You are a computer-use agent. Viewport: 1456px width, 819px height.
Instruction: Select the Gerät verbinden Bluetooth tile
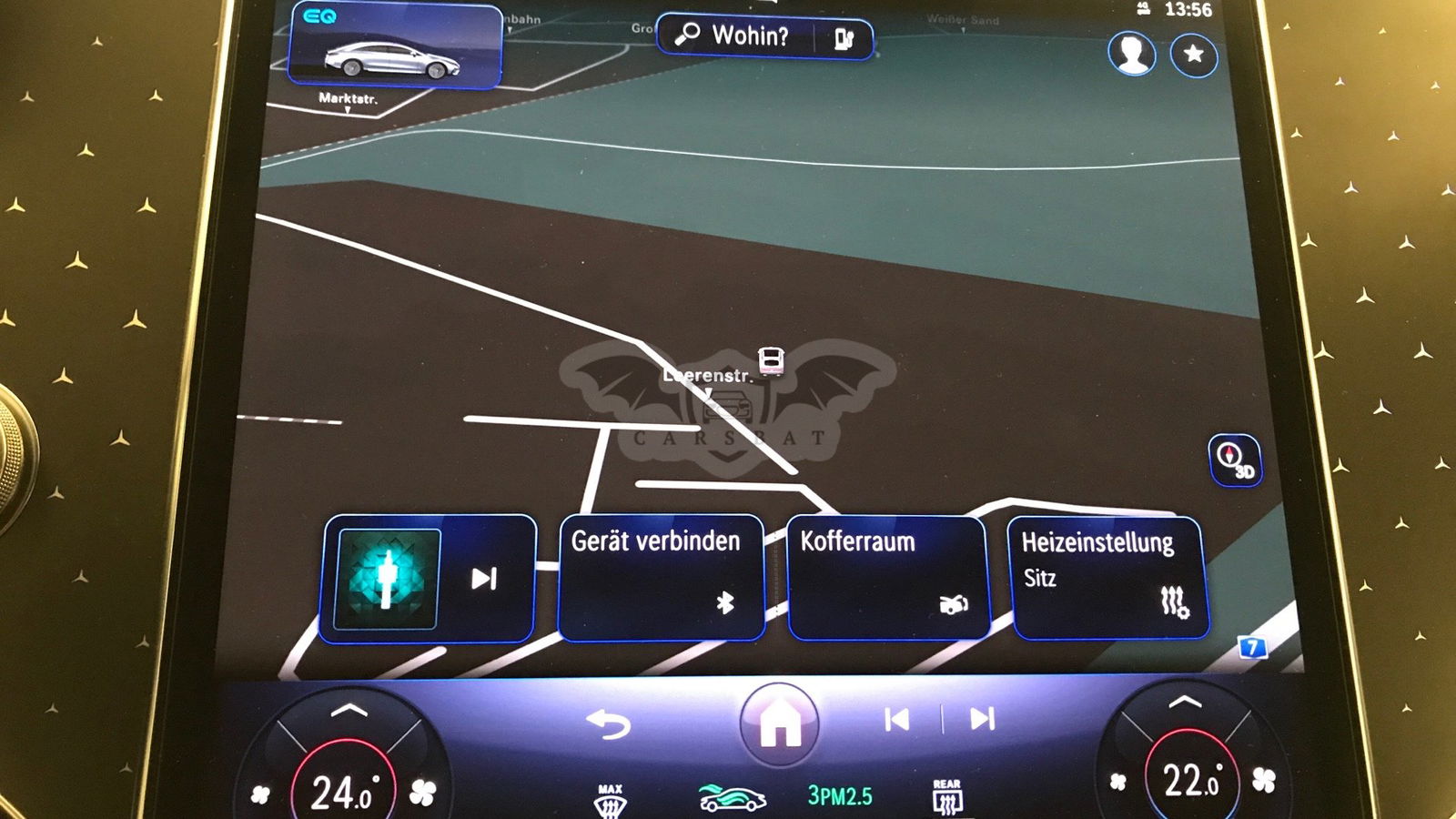click(660, 577)
